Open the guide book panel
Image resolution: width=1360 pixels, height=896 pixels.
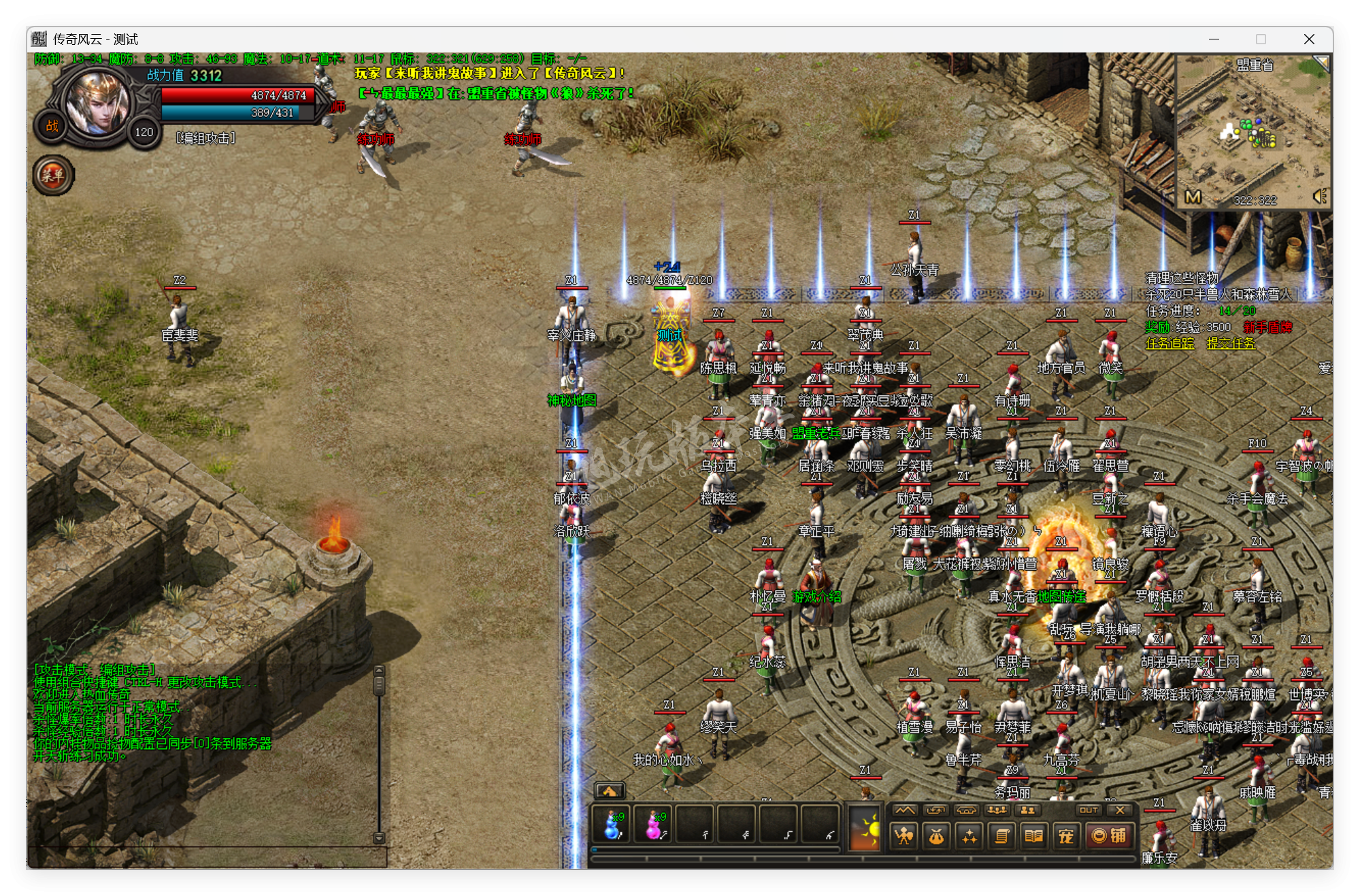point(1033,837)
